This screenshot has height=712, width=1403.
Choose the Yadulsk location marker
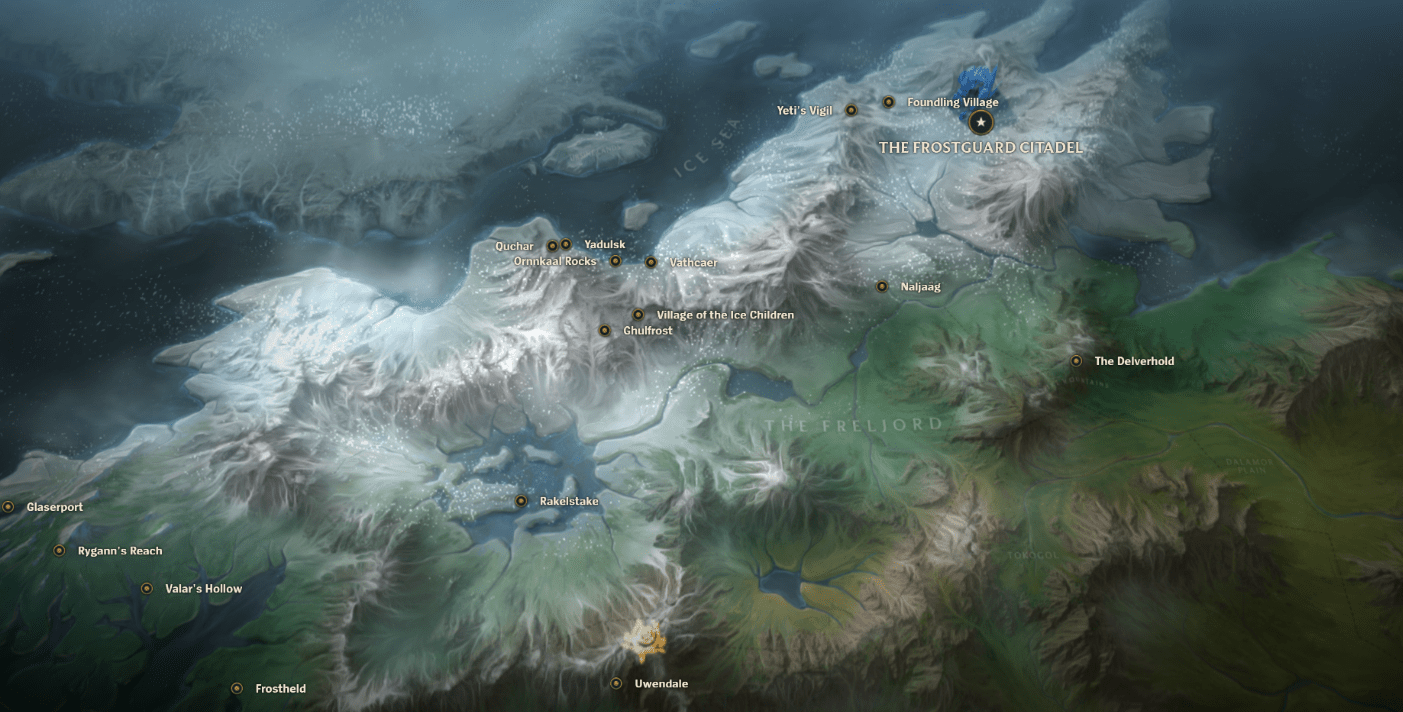pyautogui.click(x=566, y=244)
